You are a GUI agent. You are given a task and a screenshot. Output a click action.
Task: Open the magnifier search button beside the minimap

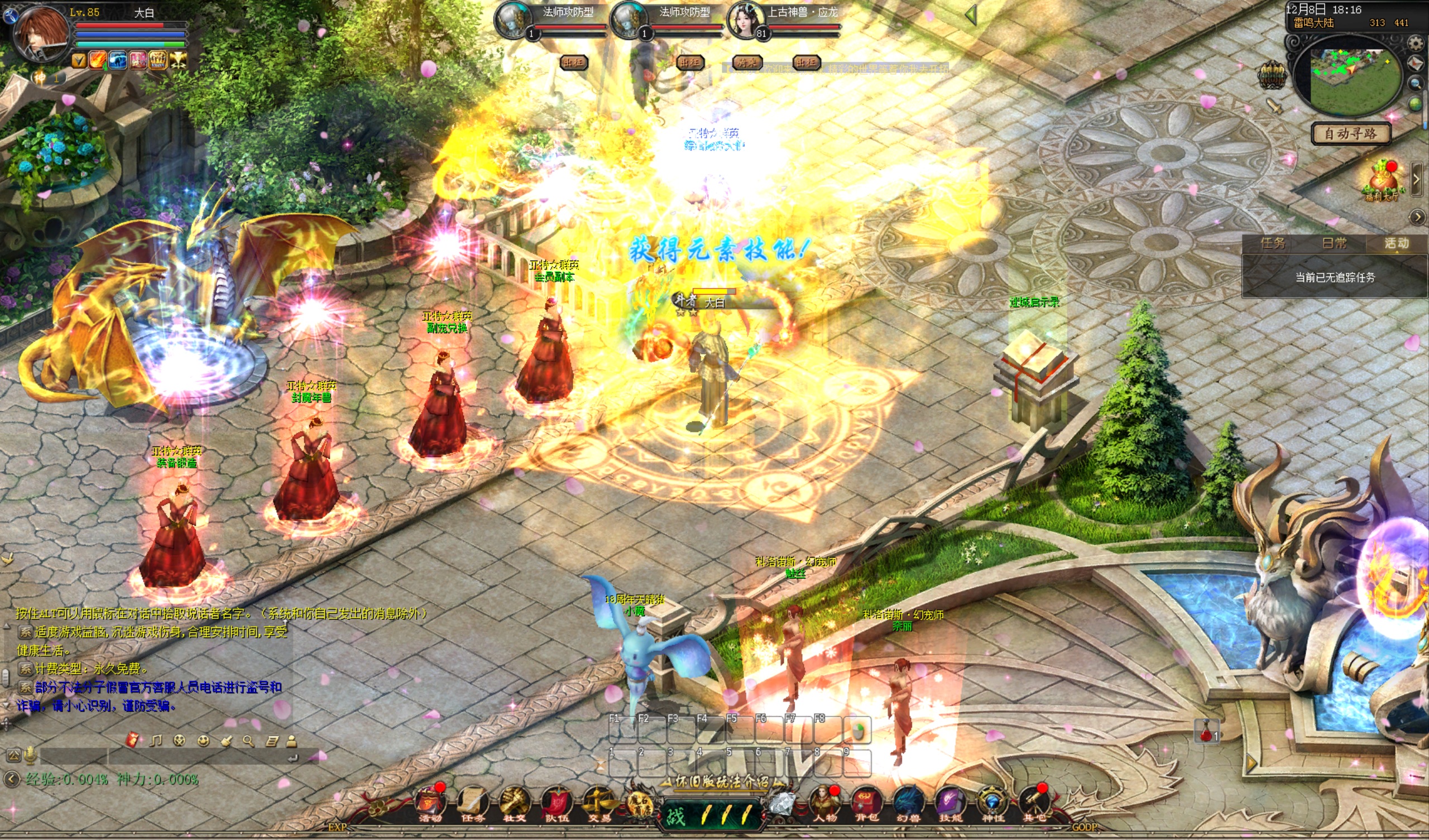tap(1416, 84)
